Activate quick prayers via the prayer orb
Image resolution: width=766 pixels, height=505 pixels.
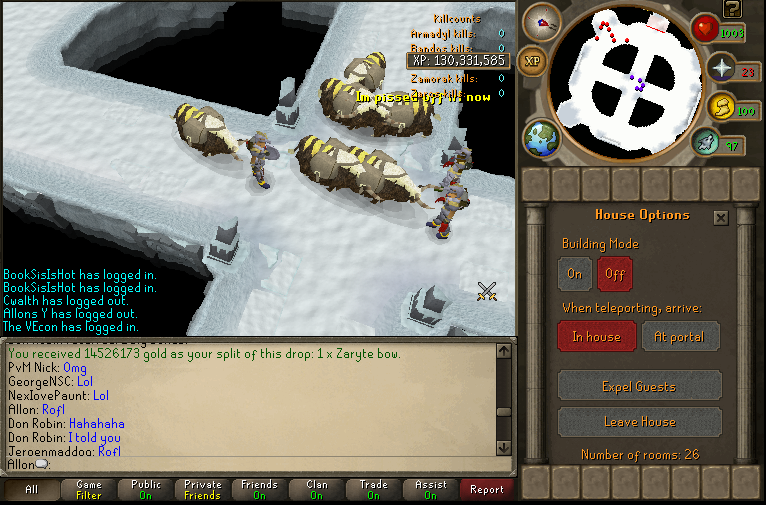click(721, 69)
